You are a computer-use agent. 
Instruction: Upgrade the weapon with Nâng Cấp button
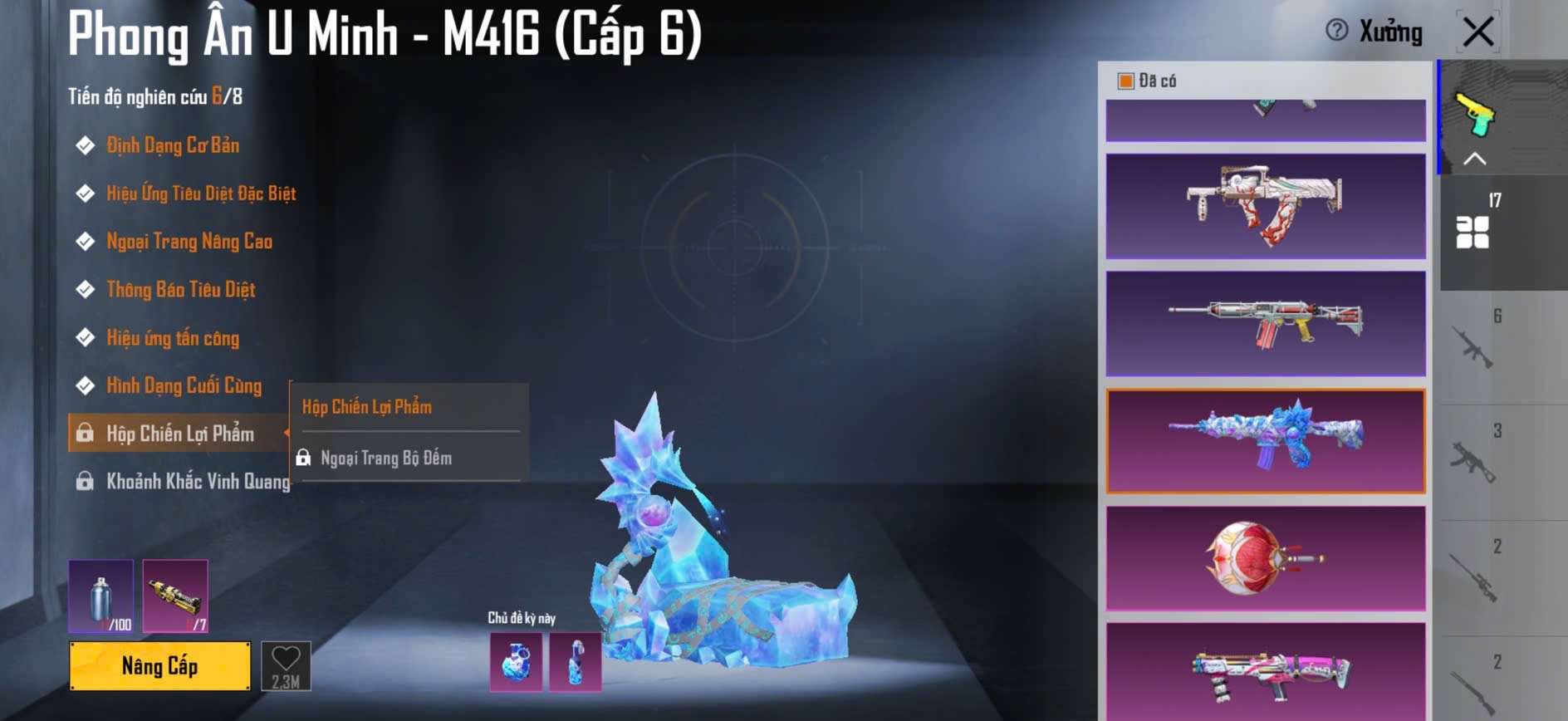159,665
